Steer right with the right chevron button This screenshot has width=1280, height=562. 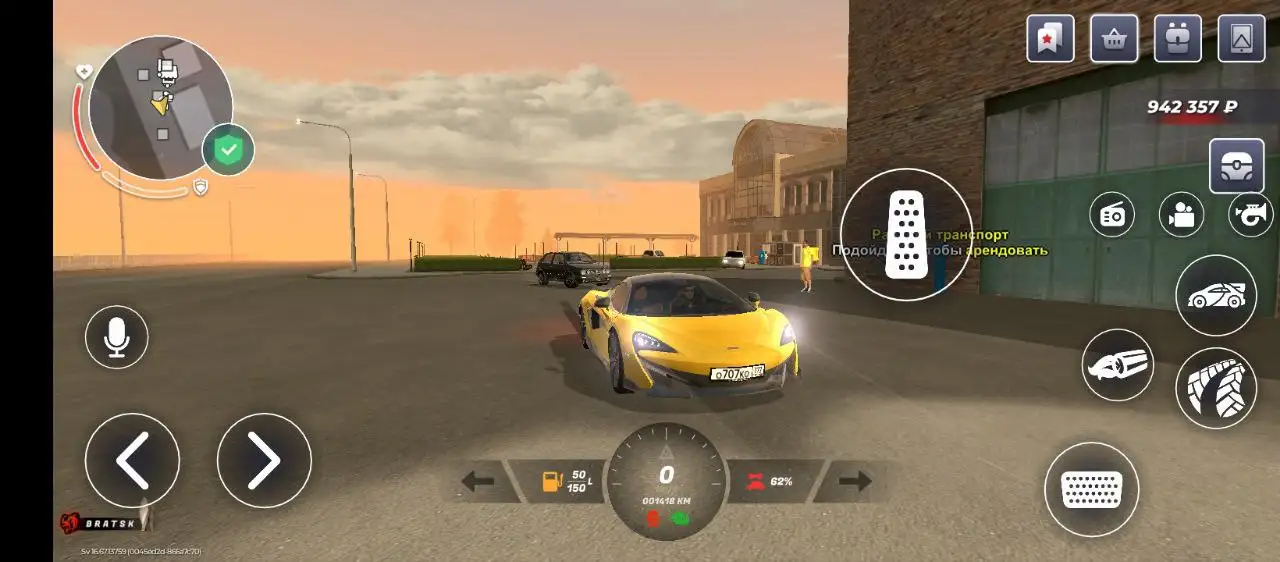click(264, 460)
